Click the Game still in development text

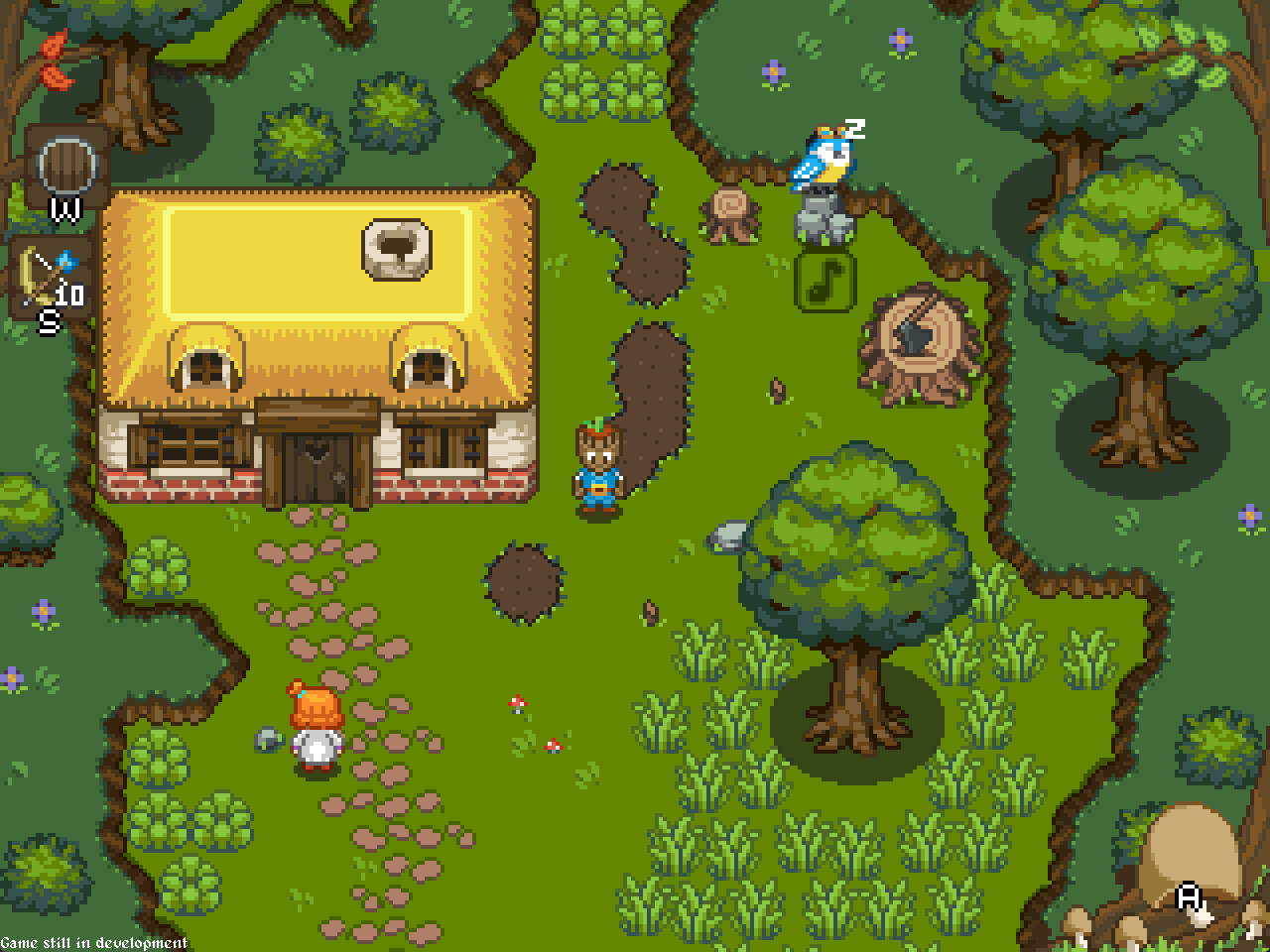coord(94,942)
